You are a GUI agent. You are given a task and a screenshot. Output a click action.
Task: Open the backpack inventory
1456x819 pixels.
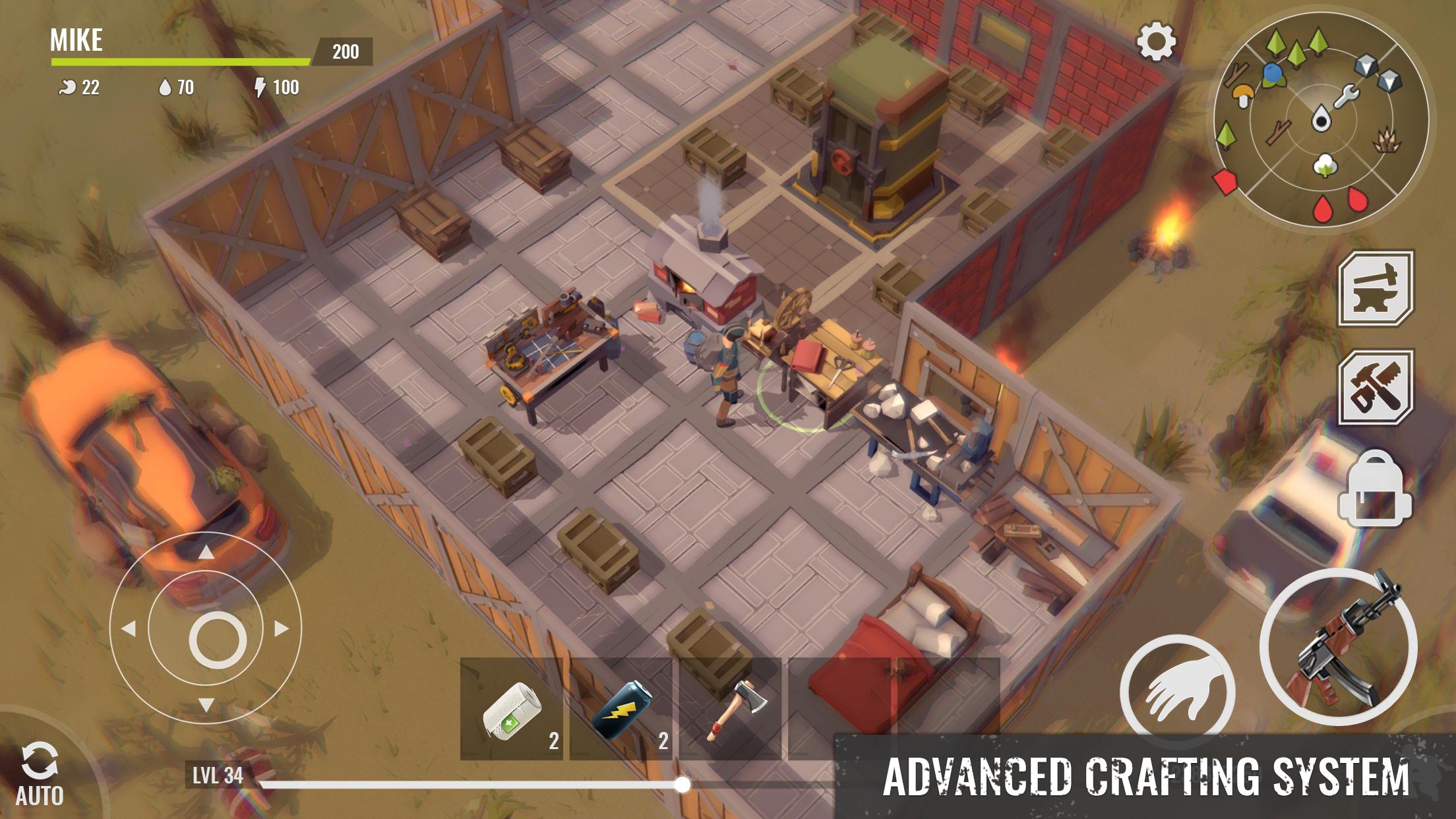[x=1376, y=489]
